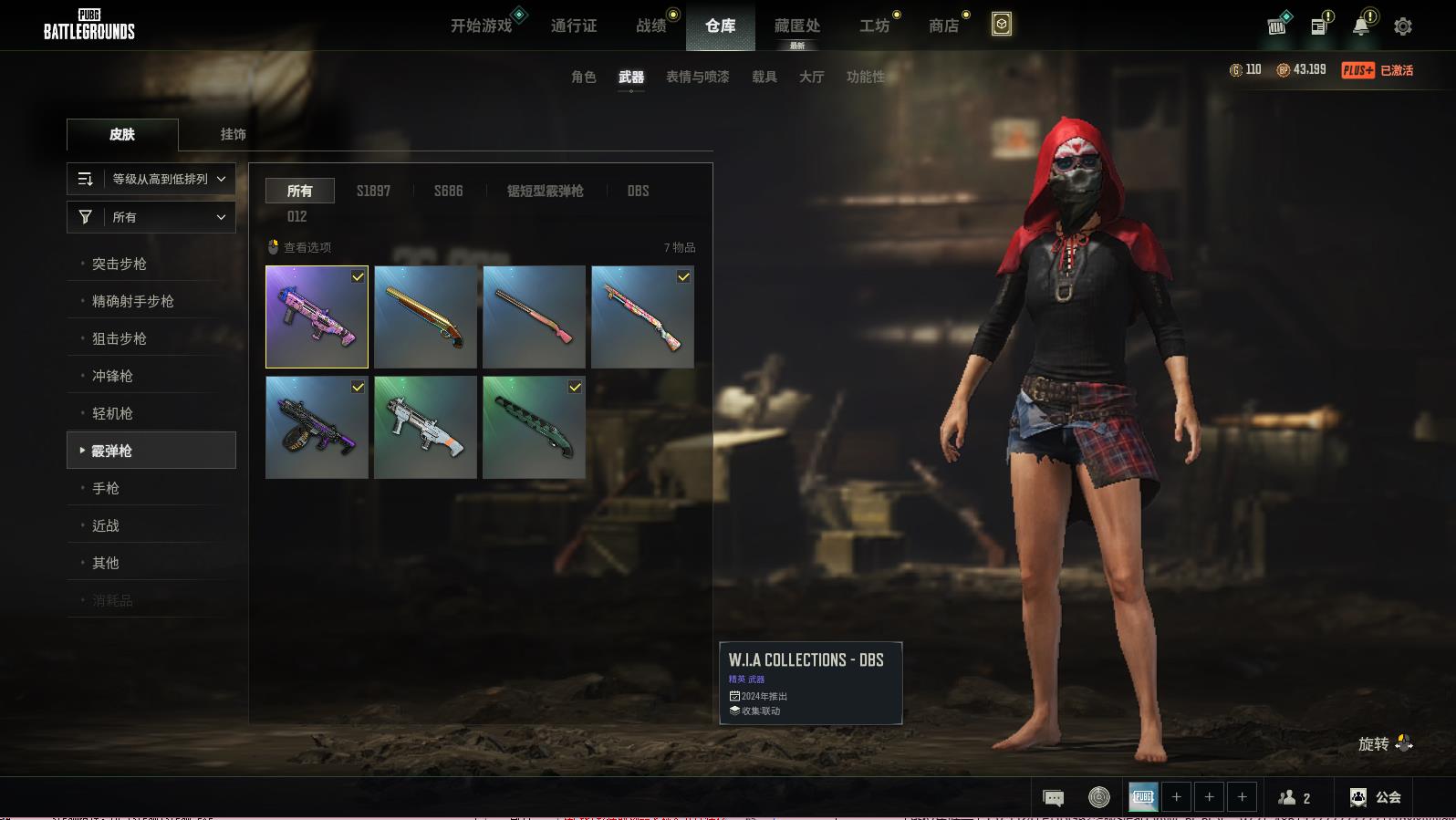Switch to the 载具 vehicle tab
This screenshot has width=1456, height=820.
[764, 77]
